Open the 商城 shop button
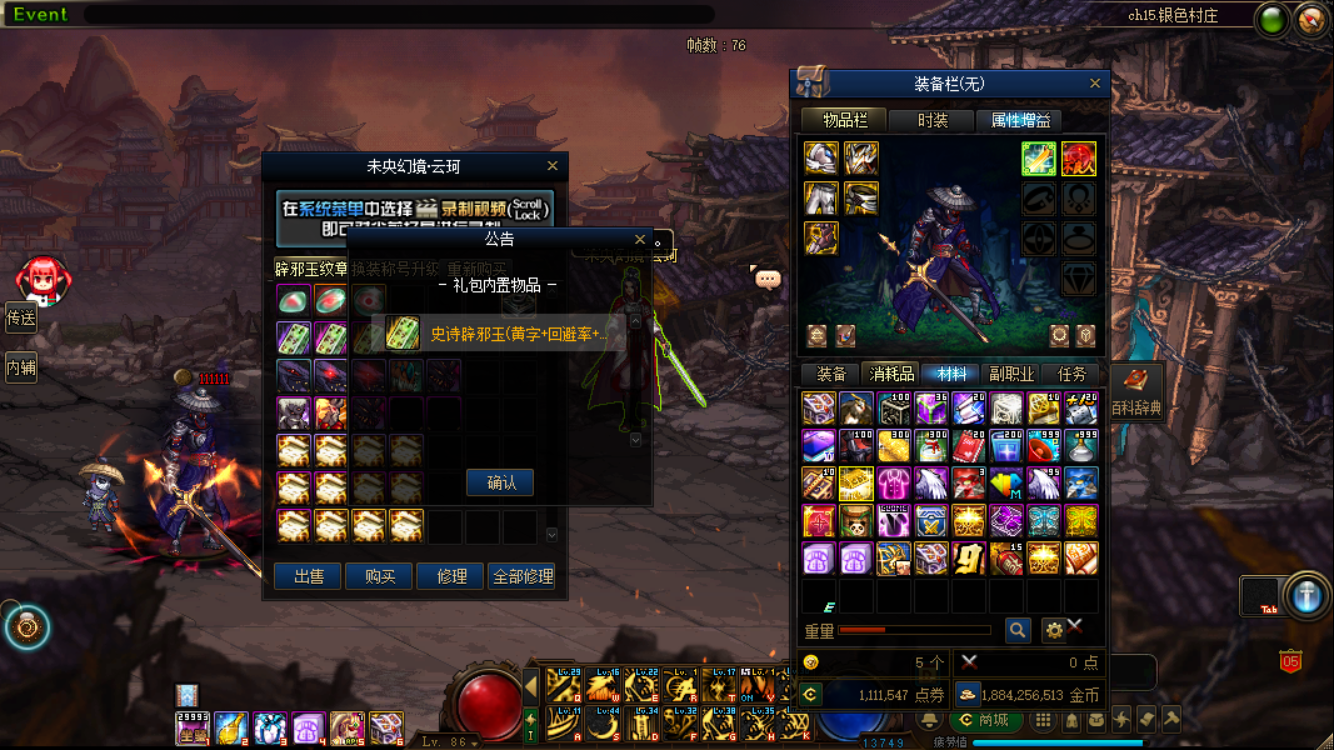Image resolution: width=1334 pixels, height=750 pixels. (x=985, y=720)
